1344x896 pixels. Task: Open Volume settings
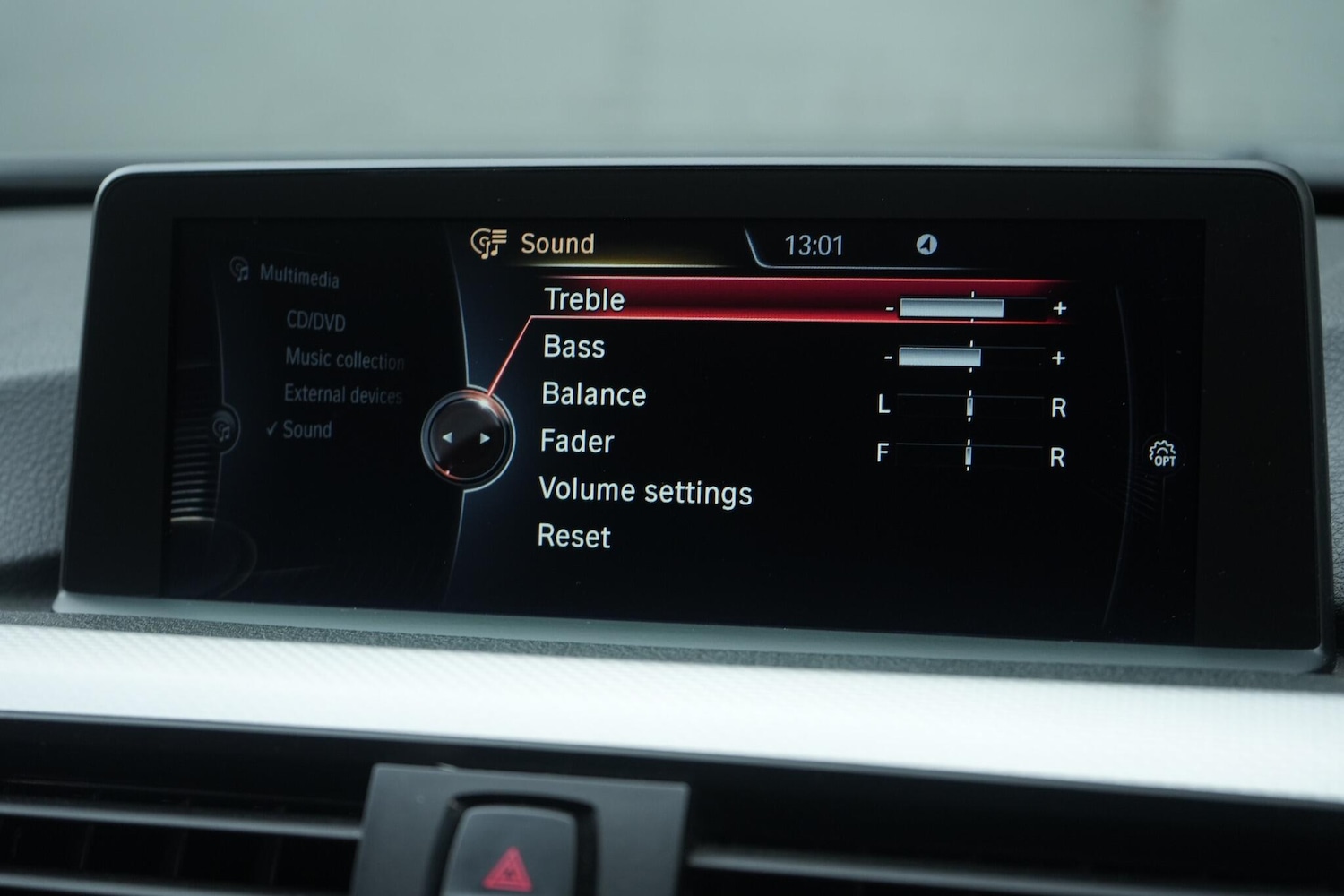645,491
